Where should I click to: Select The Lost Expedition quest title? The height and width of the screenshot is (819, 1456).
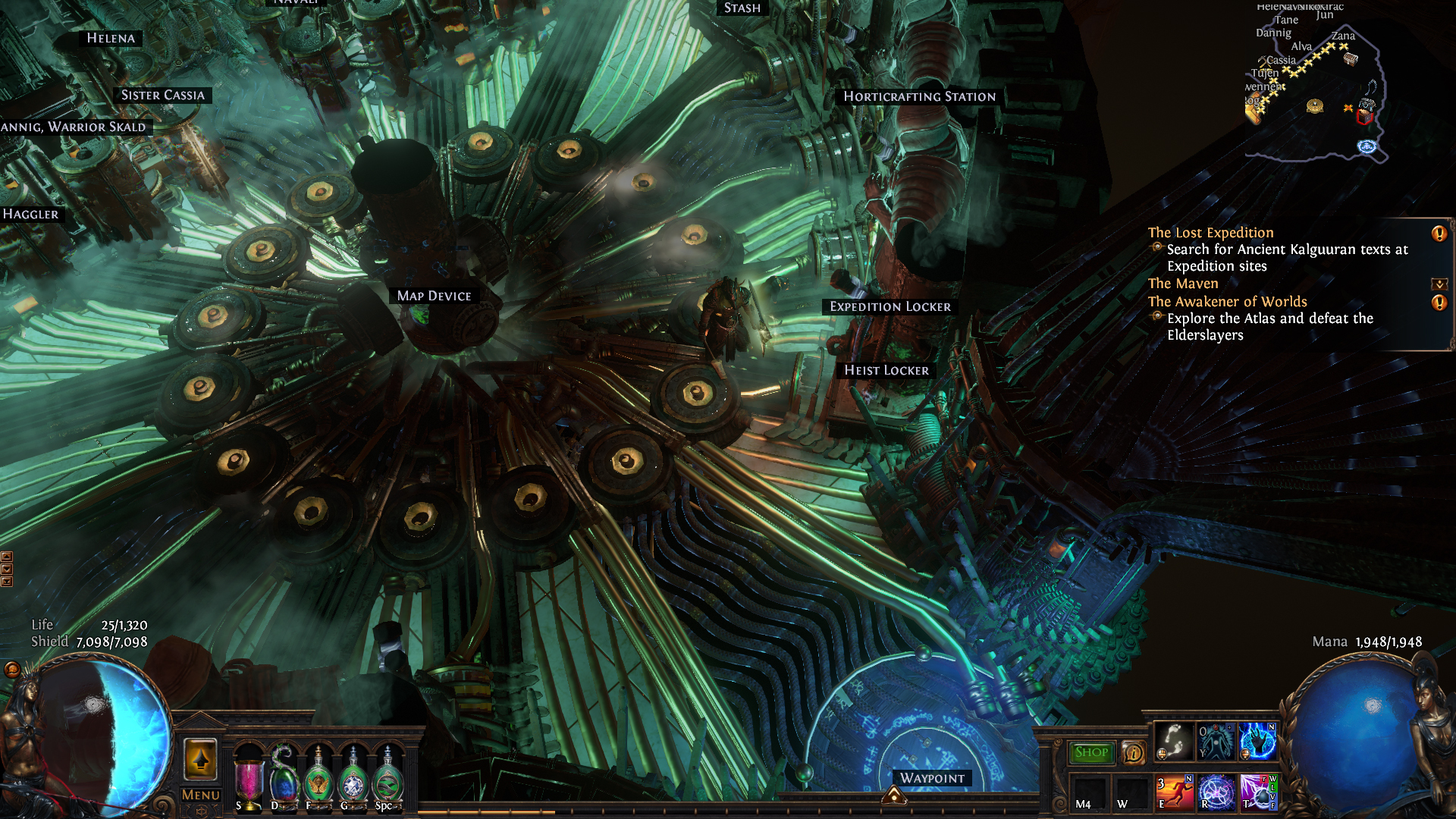click(x=1210, y=233)
